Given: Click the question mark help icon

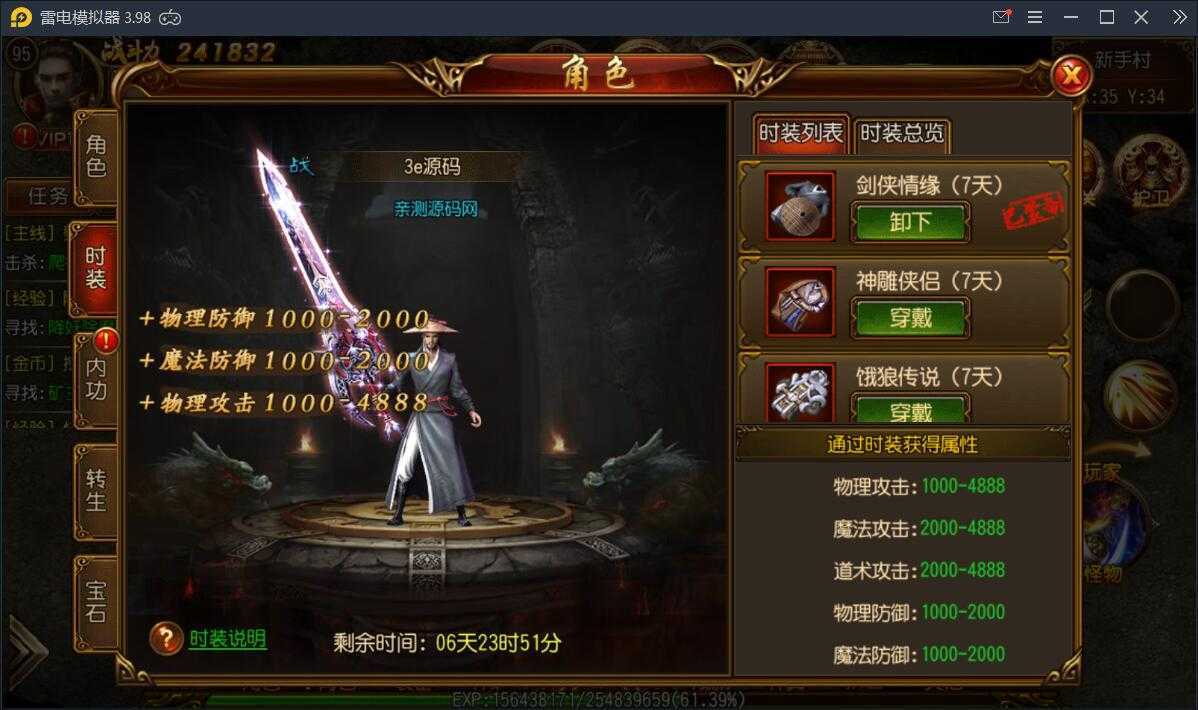Looking at the screenshot, I should tap(166, 639).
